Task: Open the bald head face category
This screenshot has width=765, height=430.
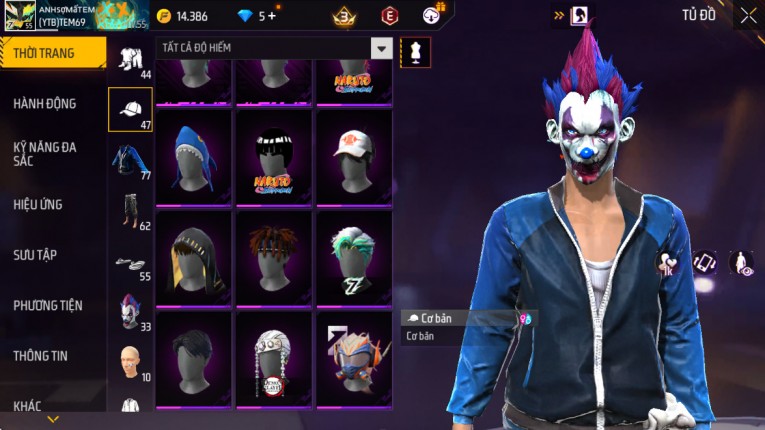Action: 130,361
